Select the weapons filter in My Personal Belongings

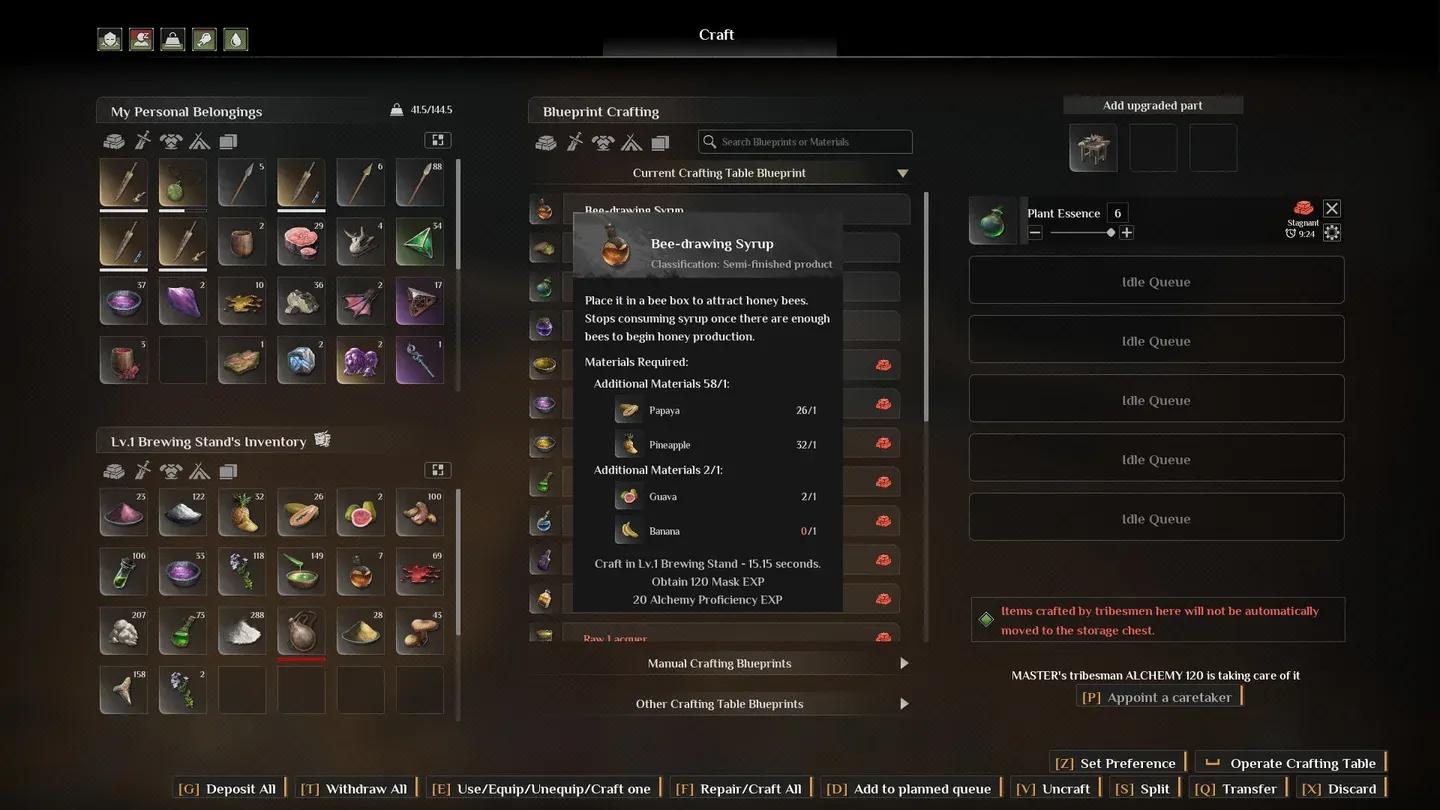(x=144, y=141)
